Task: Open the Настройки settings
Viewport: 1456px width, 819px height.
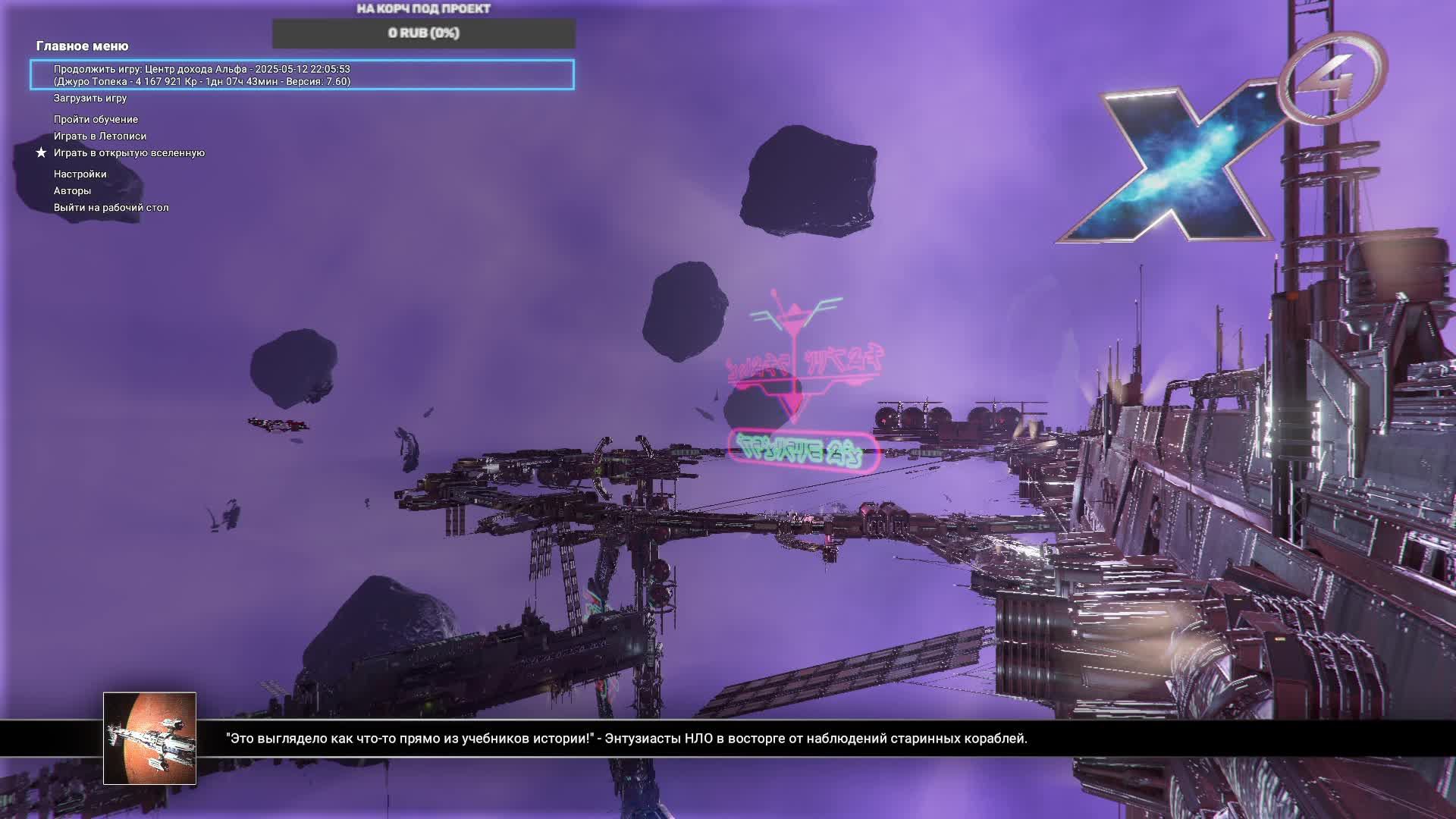Action: [x=80, y=174]
